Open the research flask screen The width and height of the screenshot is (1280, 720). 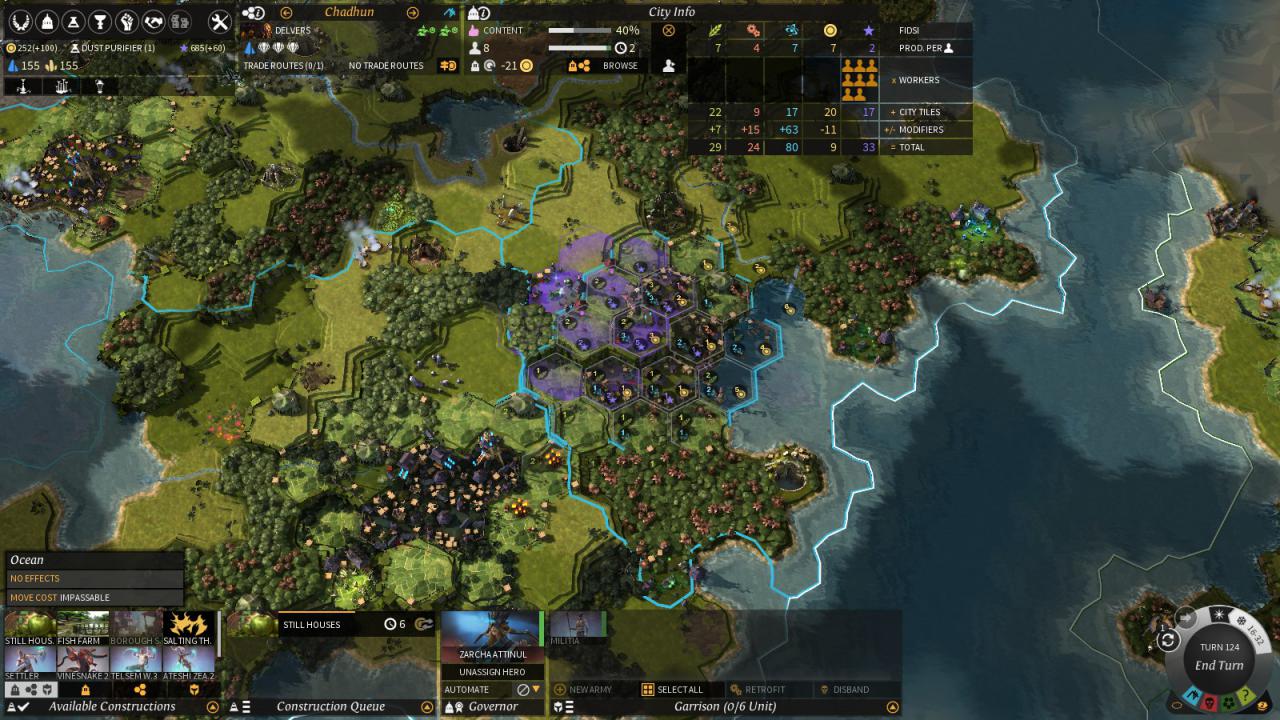(x=73, y=21)
